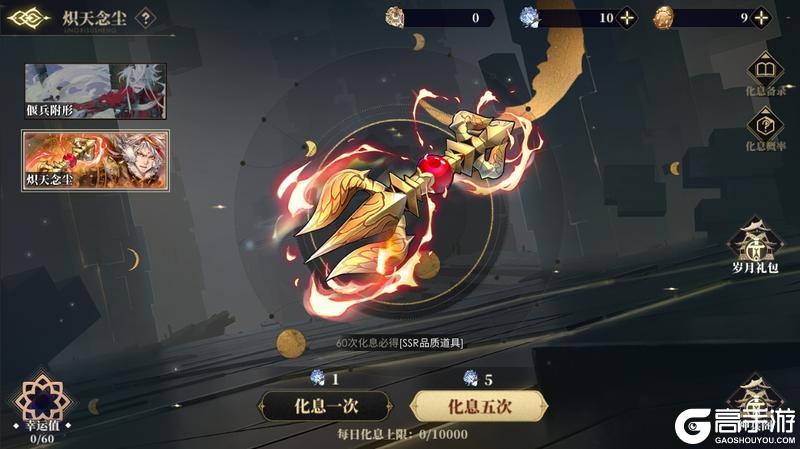The width and height of the screenshot is (800, 449).
Task: Draw five times with 化息五次
Action: click(x=478, y=405)
